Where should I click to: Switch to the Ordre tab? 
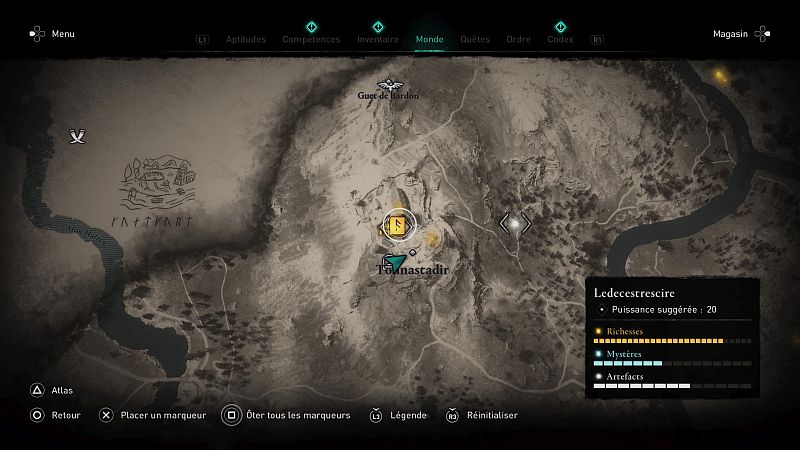tap(518, 40)
